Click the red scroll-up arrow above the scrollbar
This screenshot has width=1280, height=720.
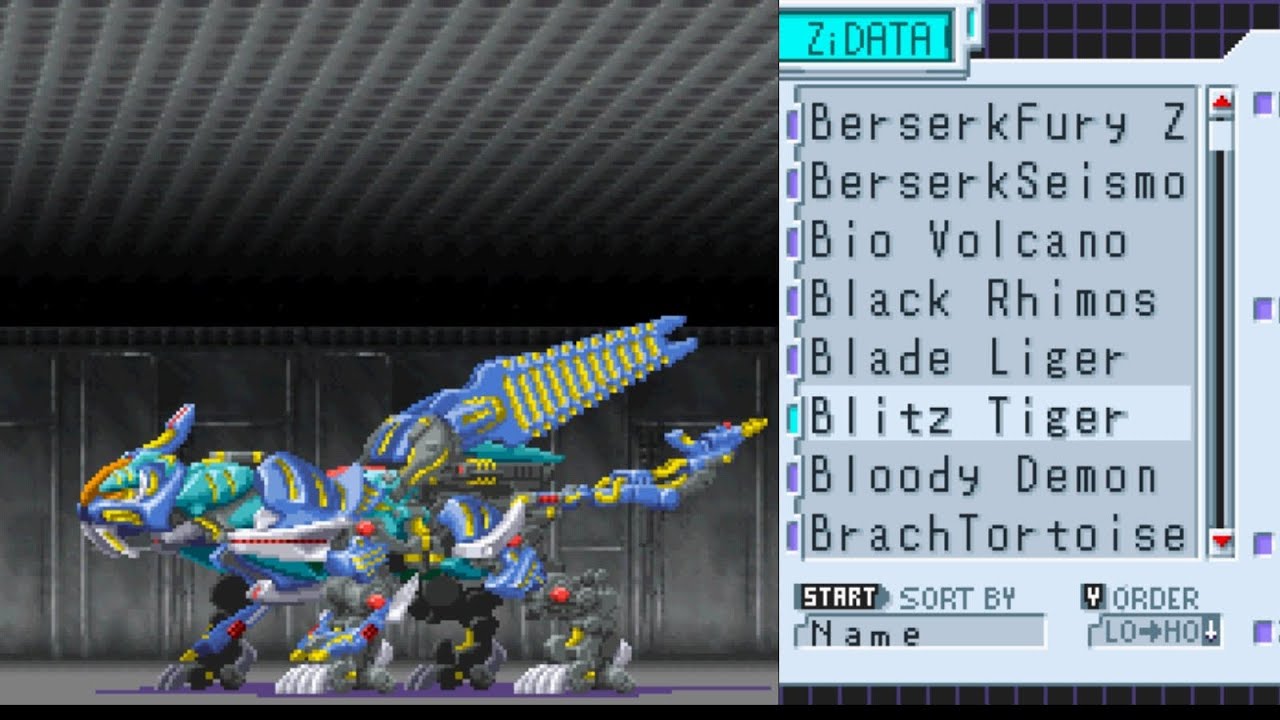click(x=1220, y=100)
